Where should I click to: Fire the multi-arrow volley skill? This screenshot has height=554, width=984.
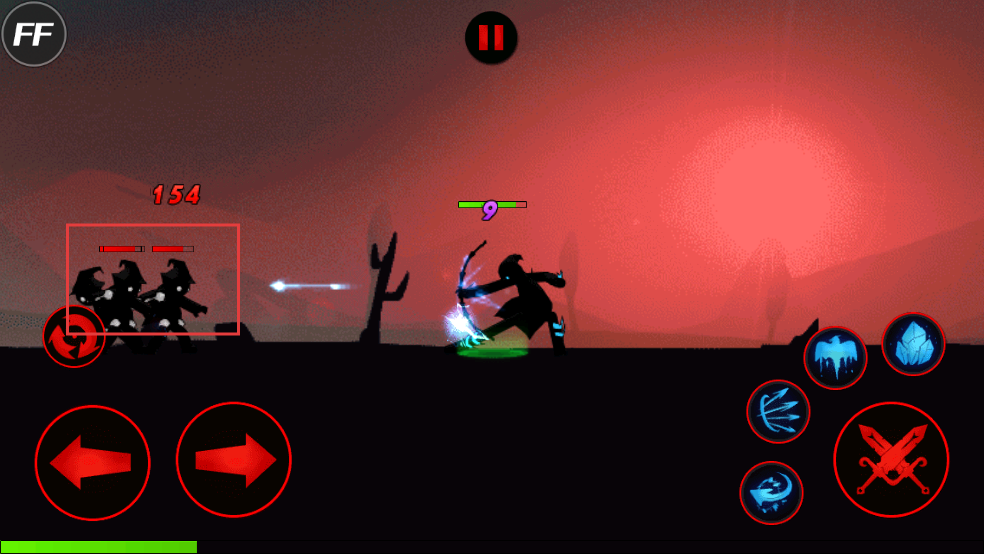point(778,411)
